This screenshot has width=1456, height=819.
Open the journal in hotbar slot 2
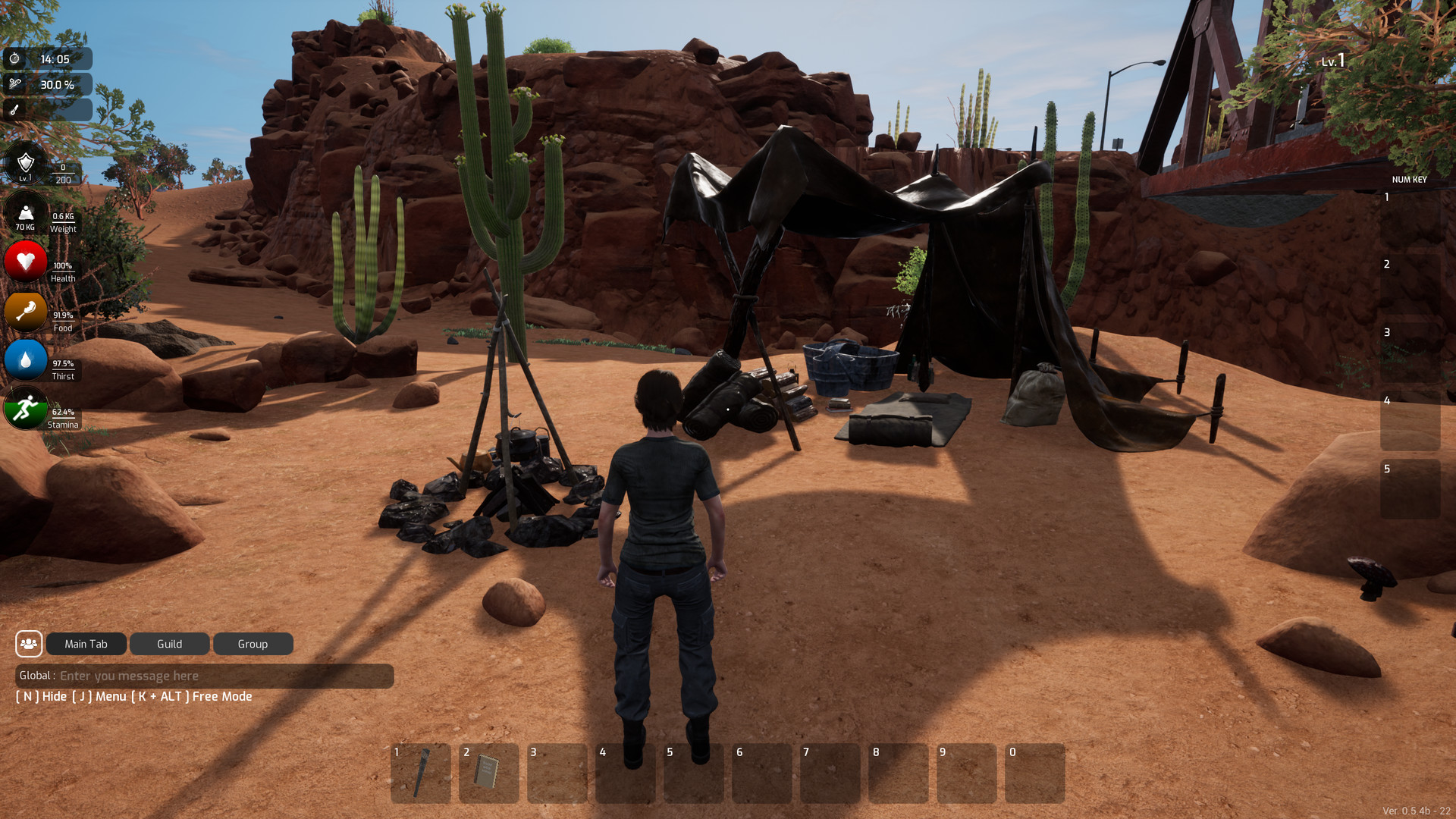pyautogui.click(x=488, y=773)
